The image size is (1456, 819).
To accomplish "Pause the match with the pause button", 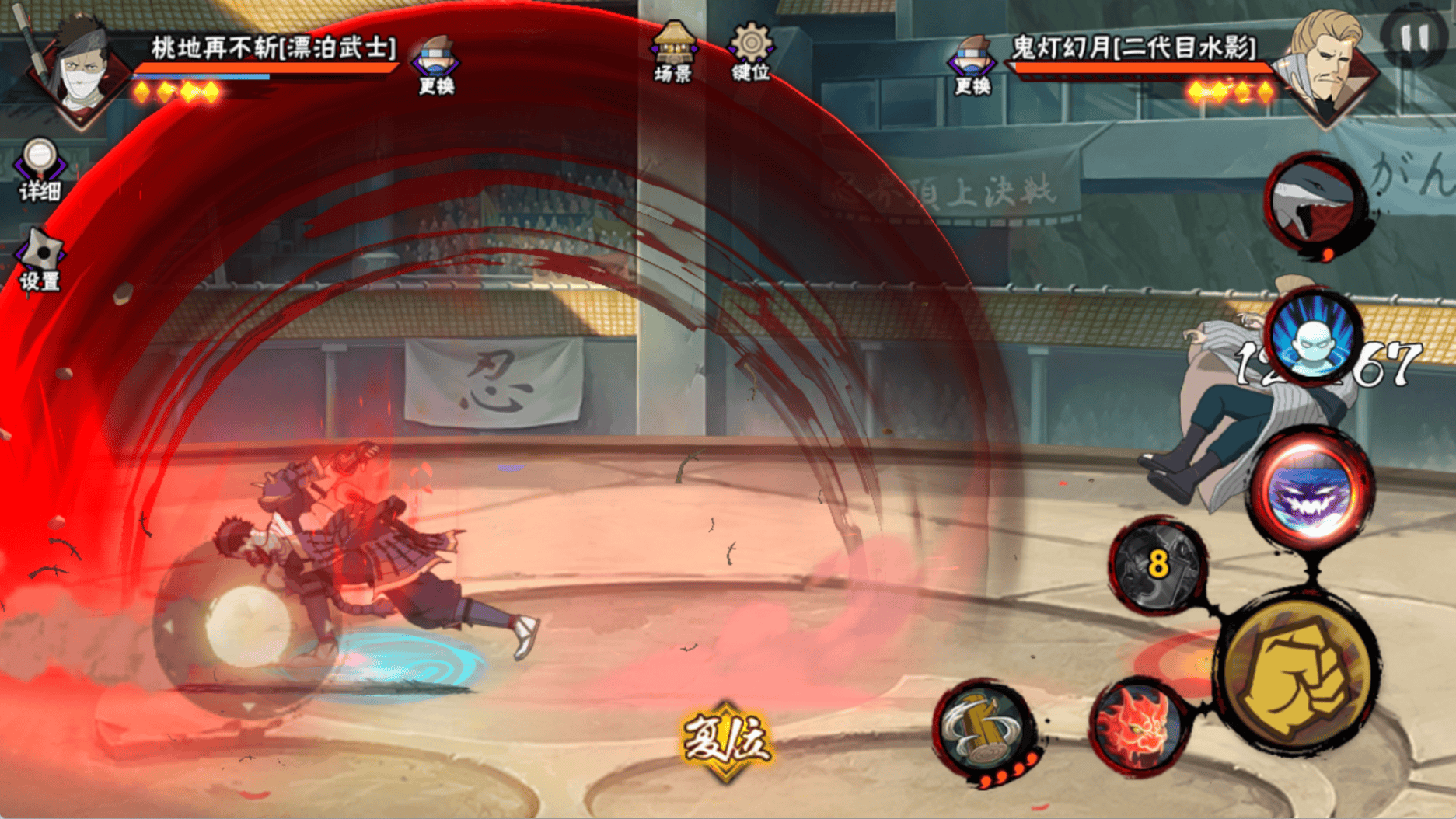I will click(x=1415, y=37).
